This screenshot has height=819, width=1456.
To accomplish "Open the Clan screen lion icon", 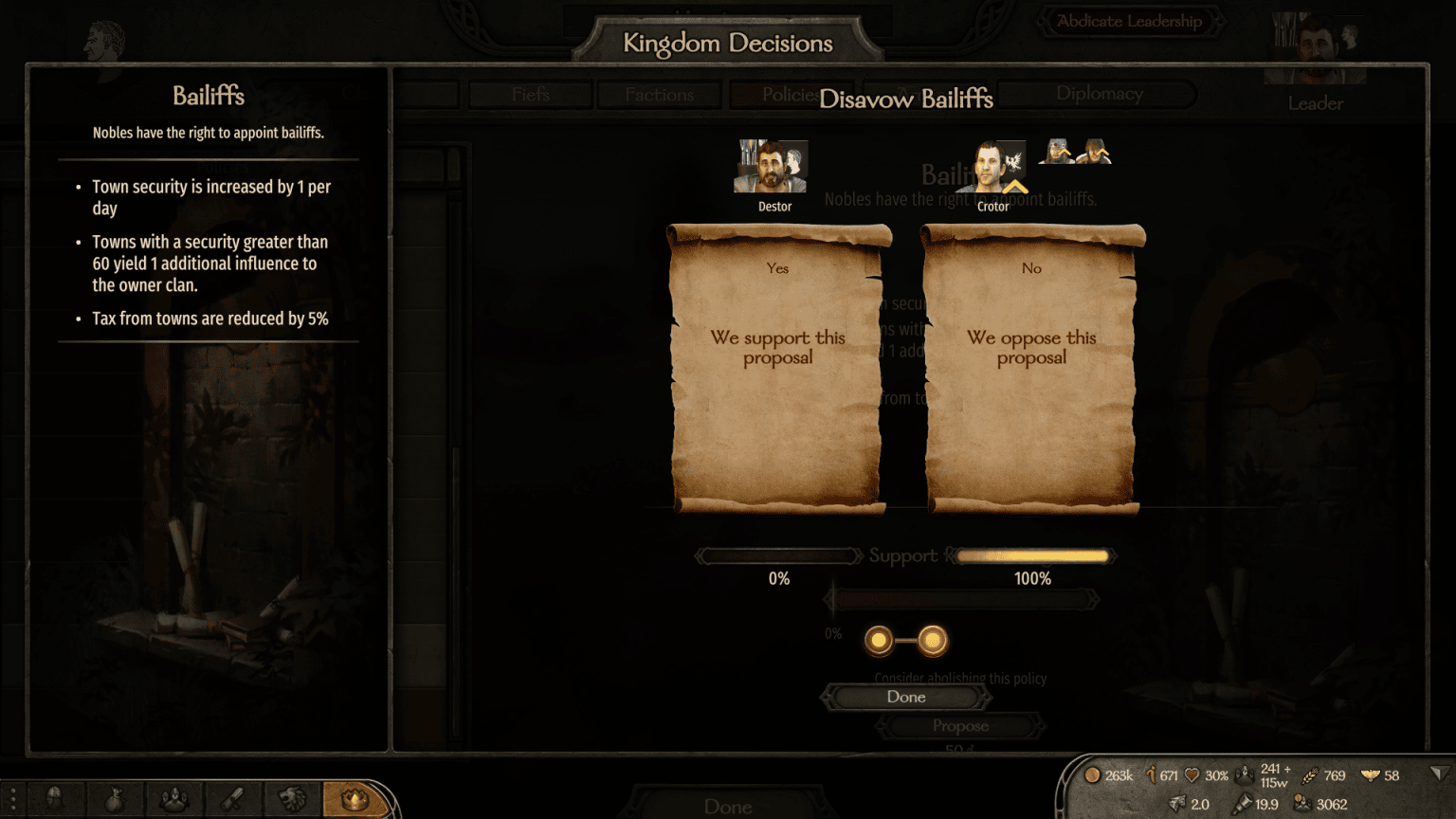I will pyautogui.click(x=291, y=800).
